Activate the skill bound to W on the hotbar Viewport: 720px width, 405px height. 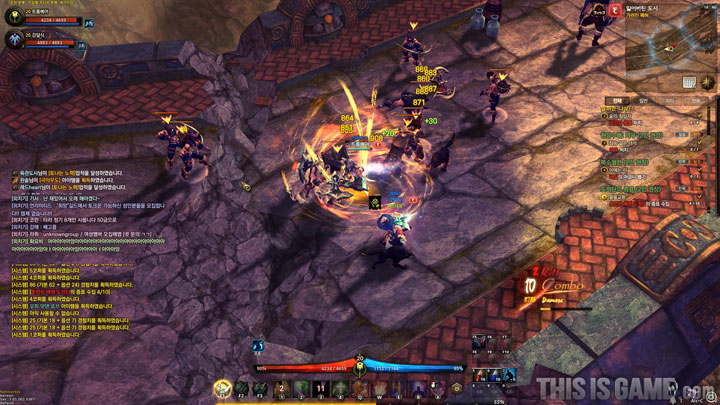pyautogui.click(x=377, y=388)
